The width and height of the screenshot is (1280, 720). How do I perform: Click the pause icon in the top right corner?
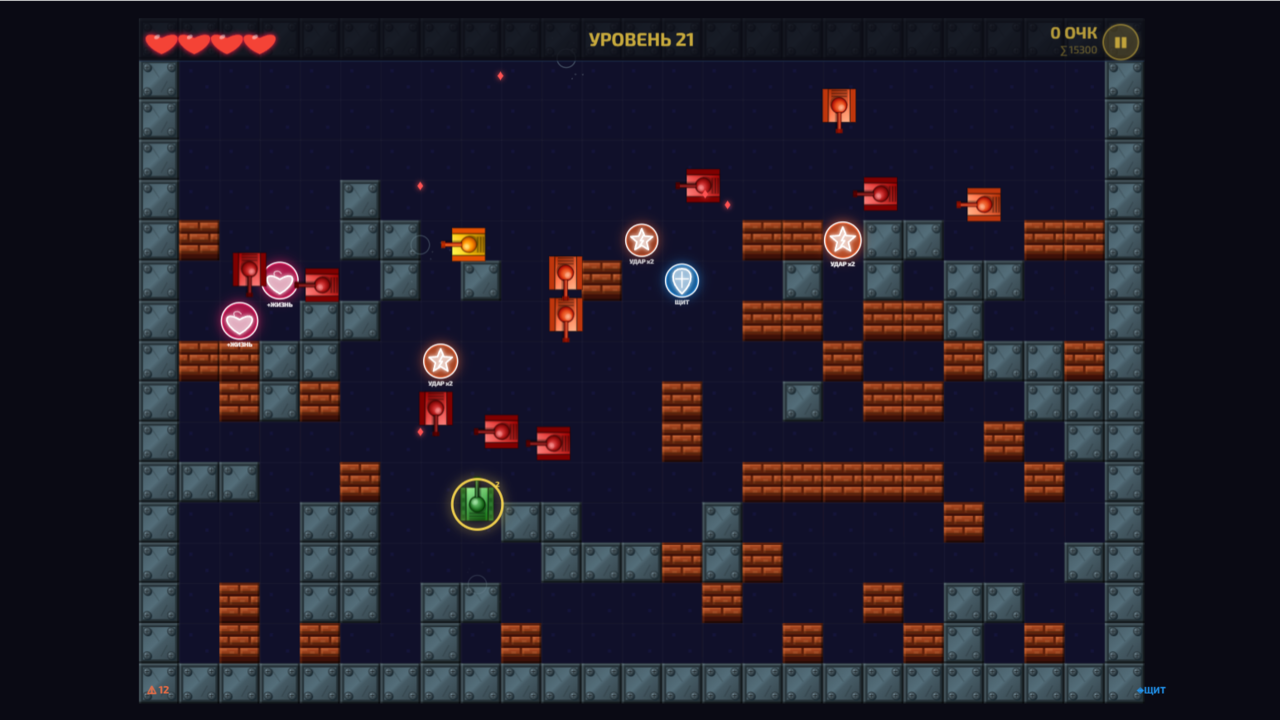coord(1119,41)
